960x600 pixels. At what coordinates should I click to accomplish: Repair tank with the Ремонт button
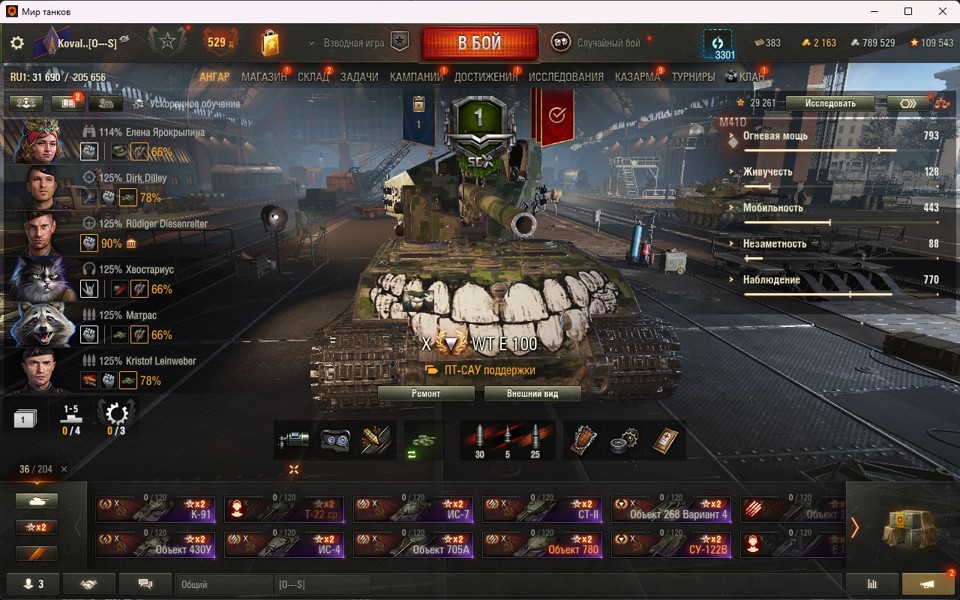click(x=426, y=394)
